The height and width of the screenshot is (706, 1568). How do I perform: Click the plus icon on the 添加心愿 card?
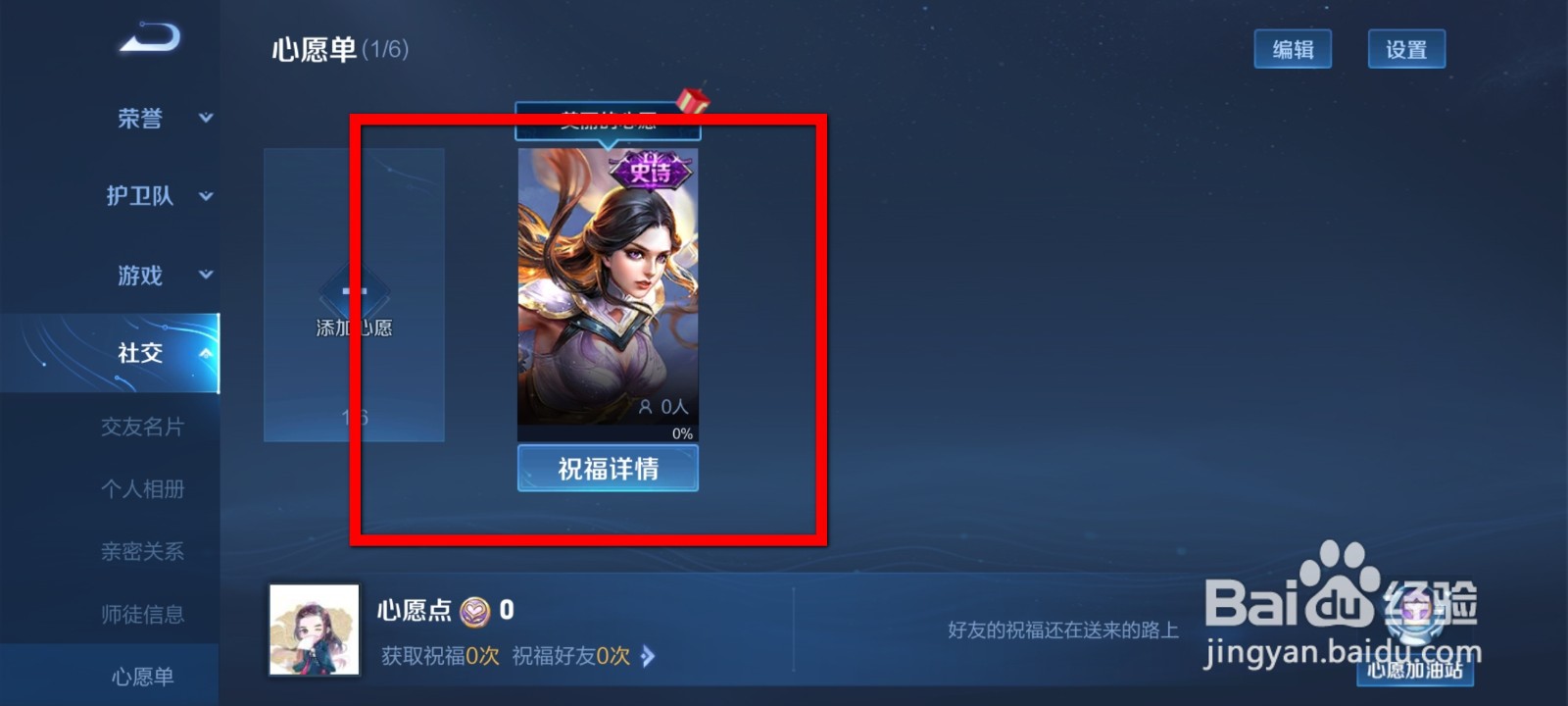coord(354,291)
